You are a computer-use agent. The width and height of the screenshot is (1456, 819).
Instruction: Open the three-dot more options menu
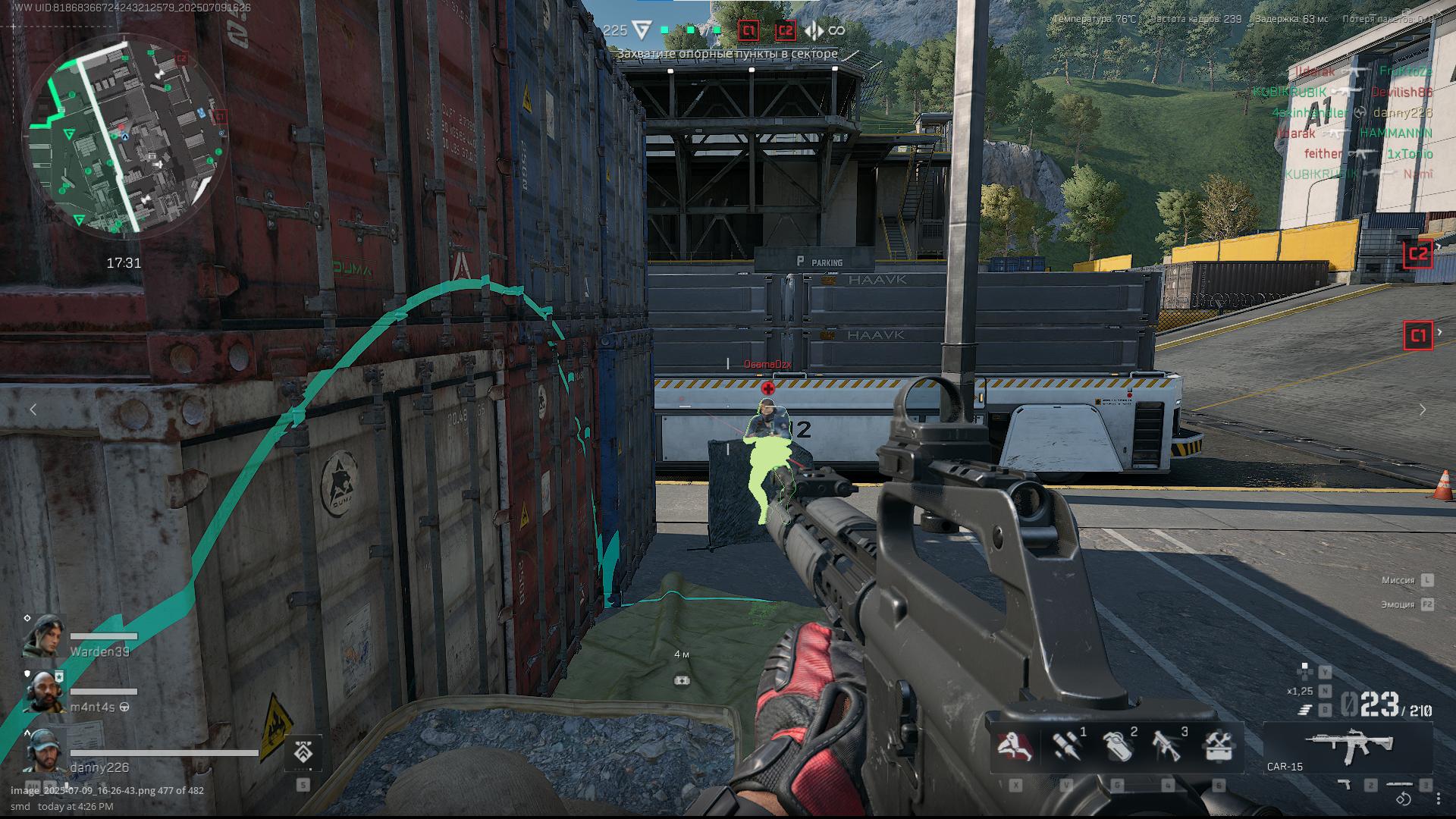tap(1439, 799)
